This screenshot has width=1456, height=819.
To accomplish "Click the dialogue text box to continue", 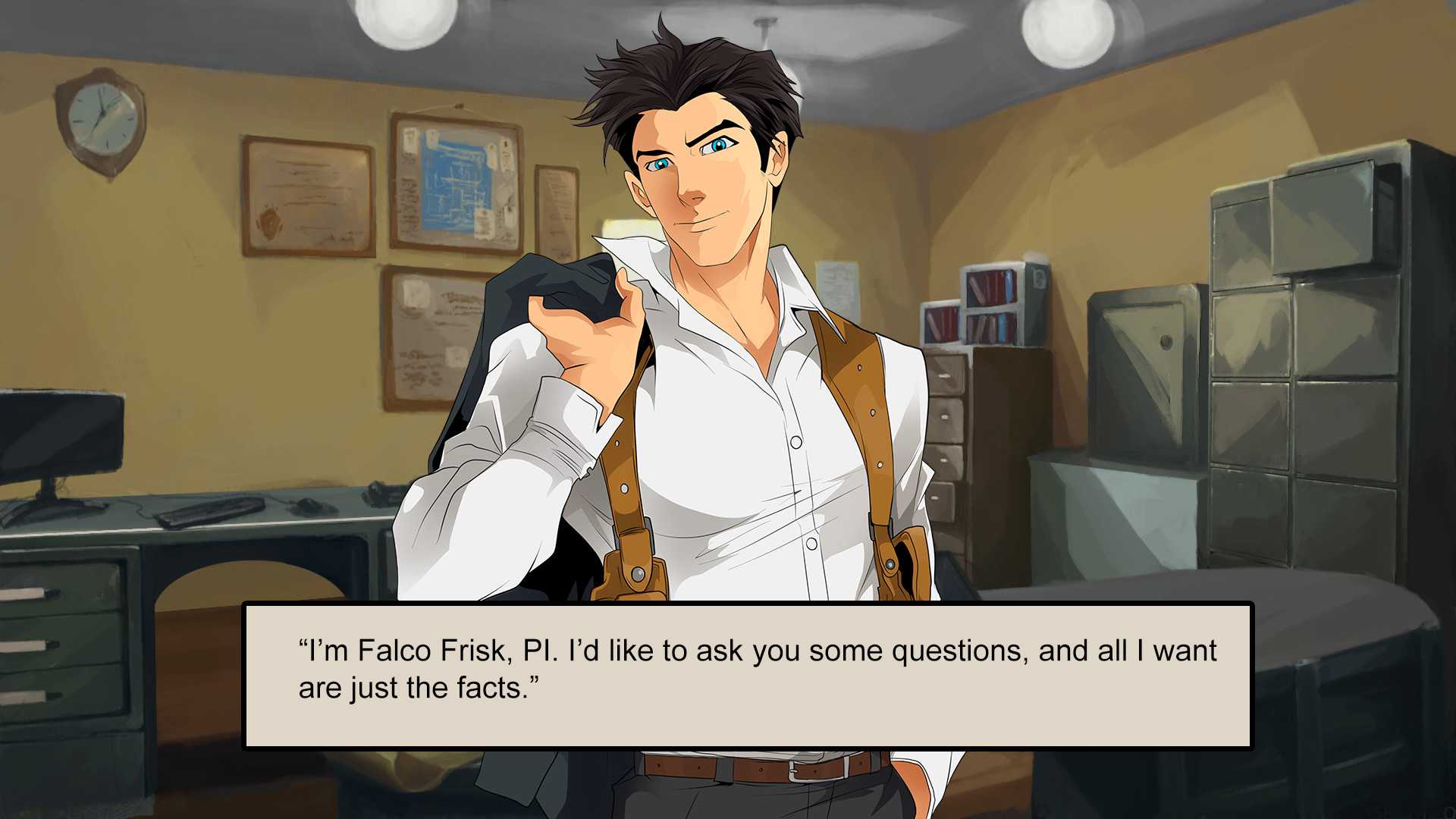I will (747, 675).
